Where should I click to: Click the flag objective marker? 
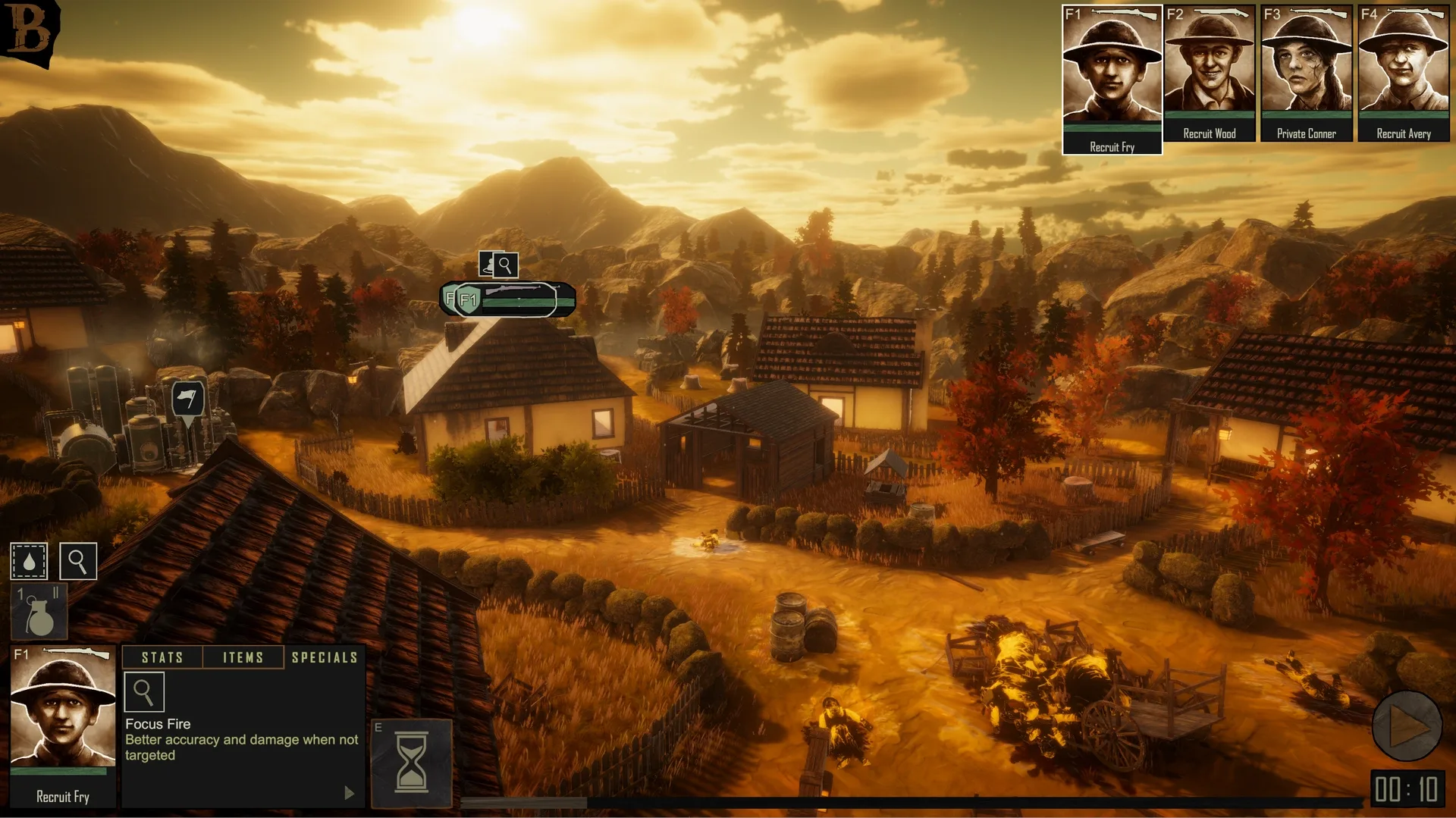click(187, 399)
